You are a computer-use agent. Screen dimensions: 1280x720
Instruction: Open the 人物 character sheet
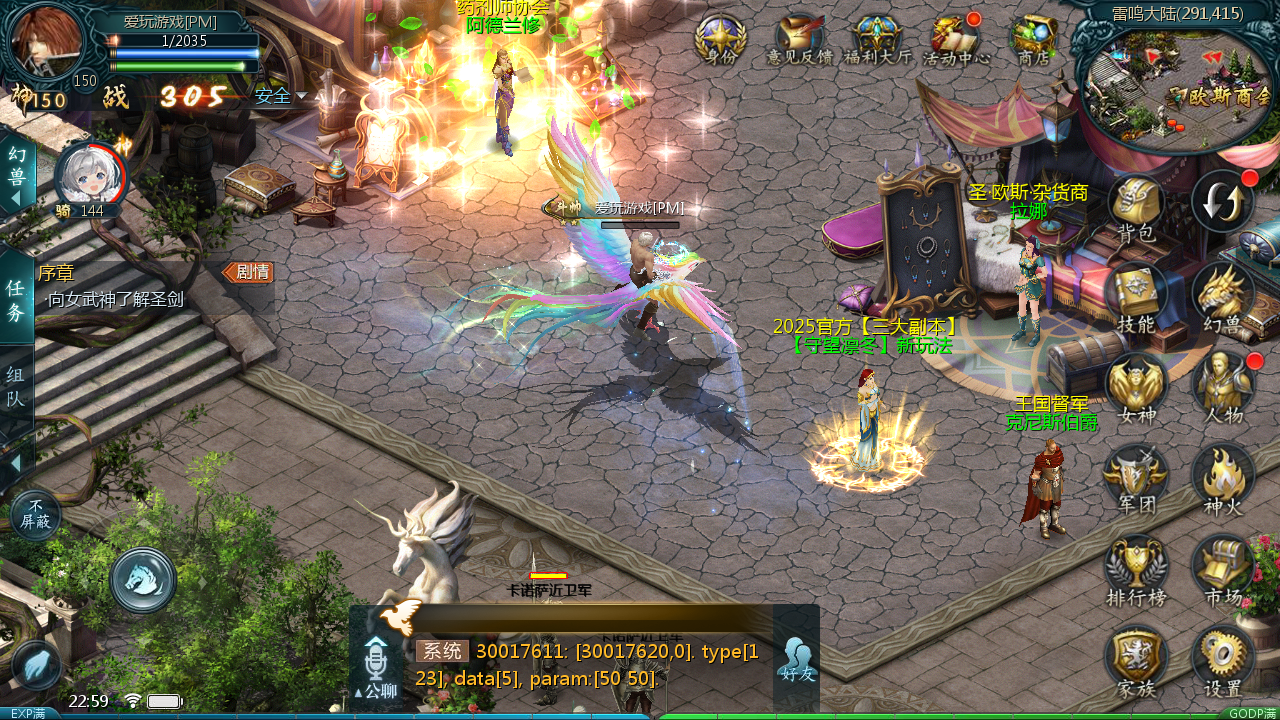(1222, 386)
